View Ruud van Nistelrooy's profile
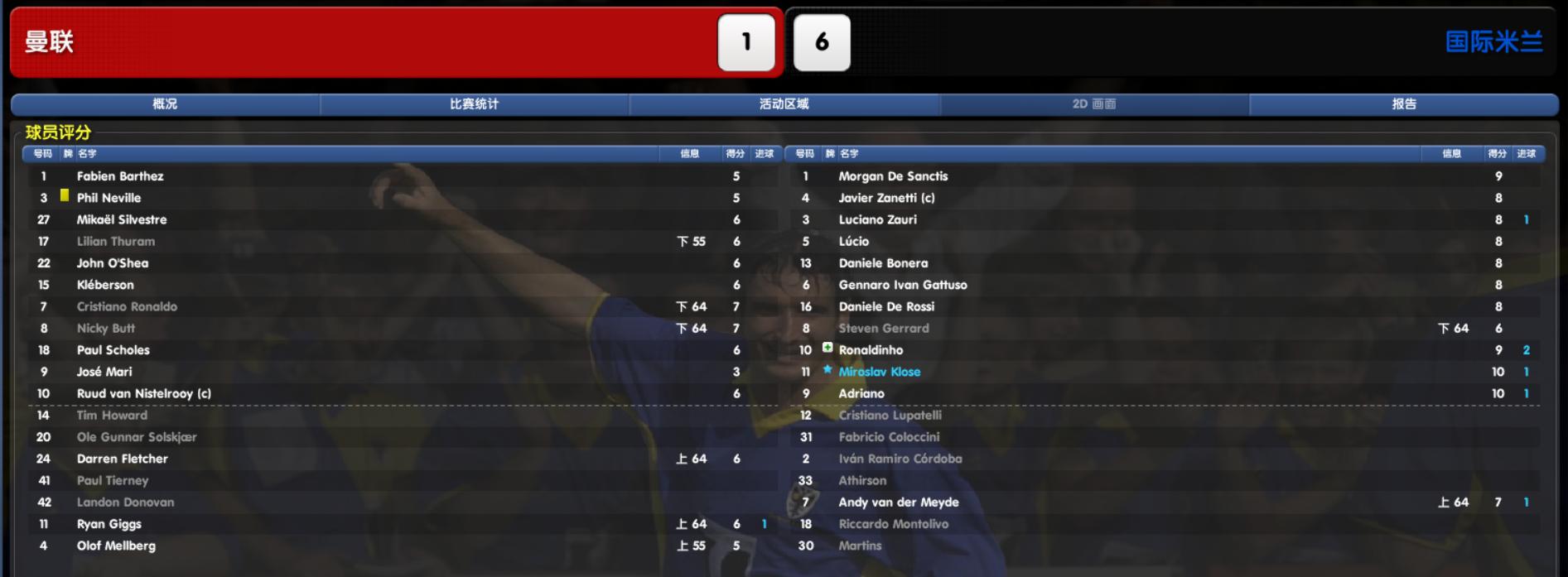The image size is (1568, 577). [143, 394]
